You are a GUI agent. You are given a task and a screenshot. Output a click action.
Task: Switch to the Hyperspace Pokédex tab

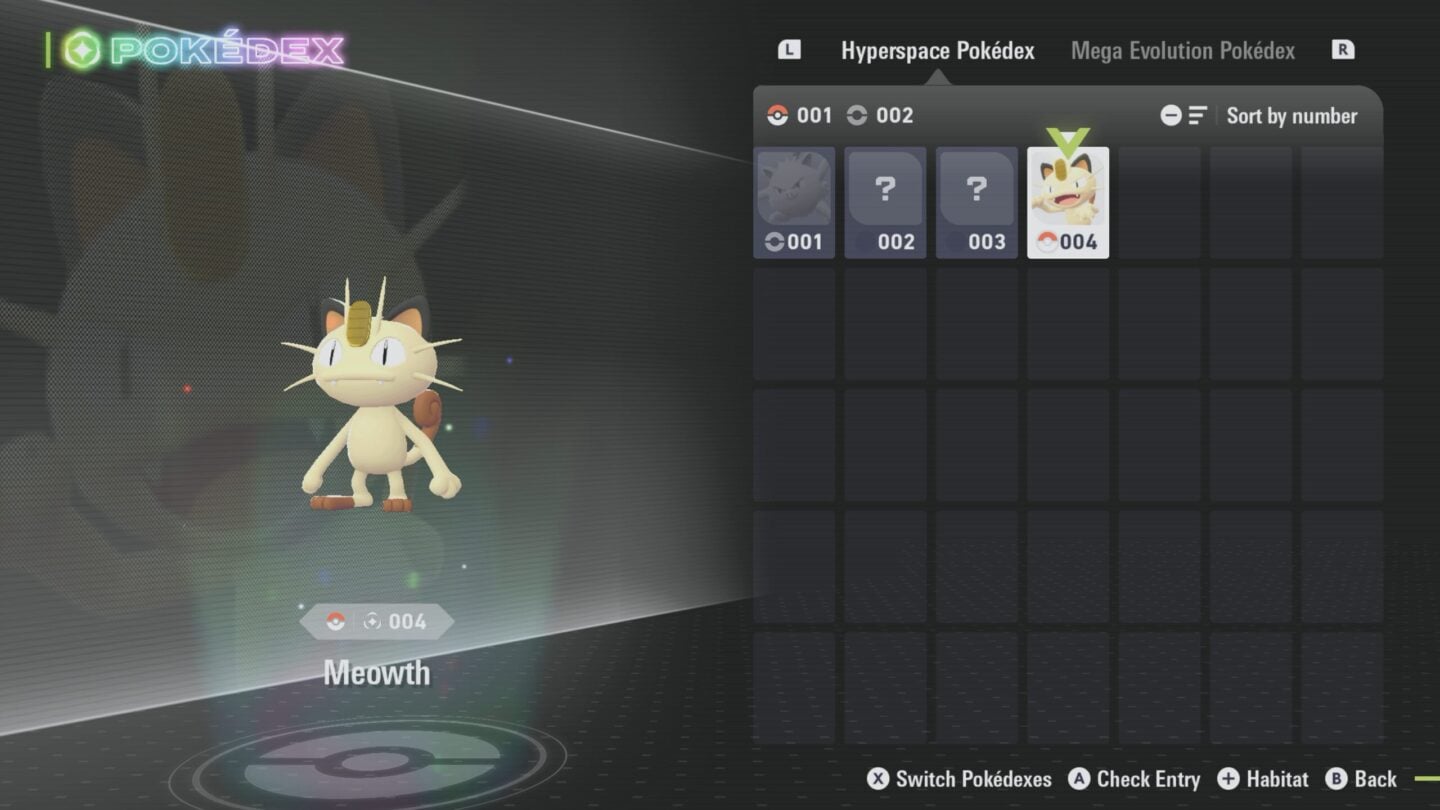point(937,51)
